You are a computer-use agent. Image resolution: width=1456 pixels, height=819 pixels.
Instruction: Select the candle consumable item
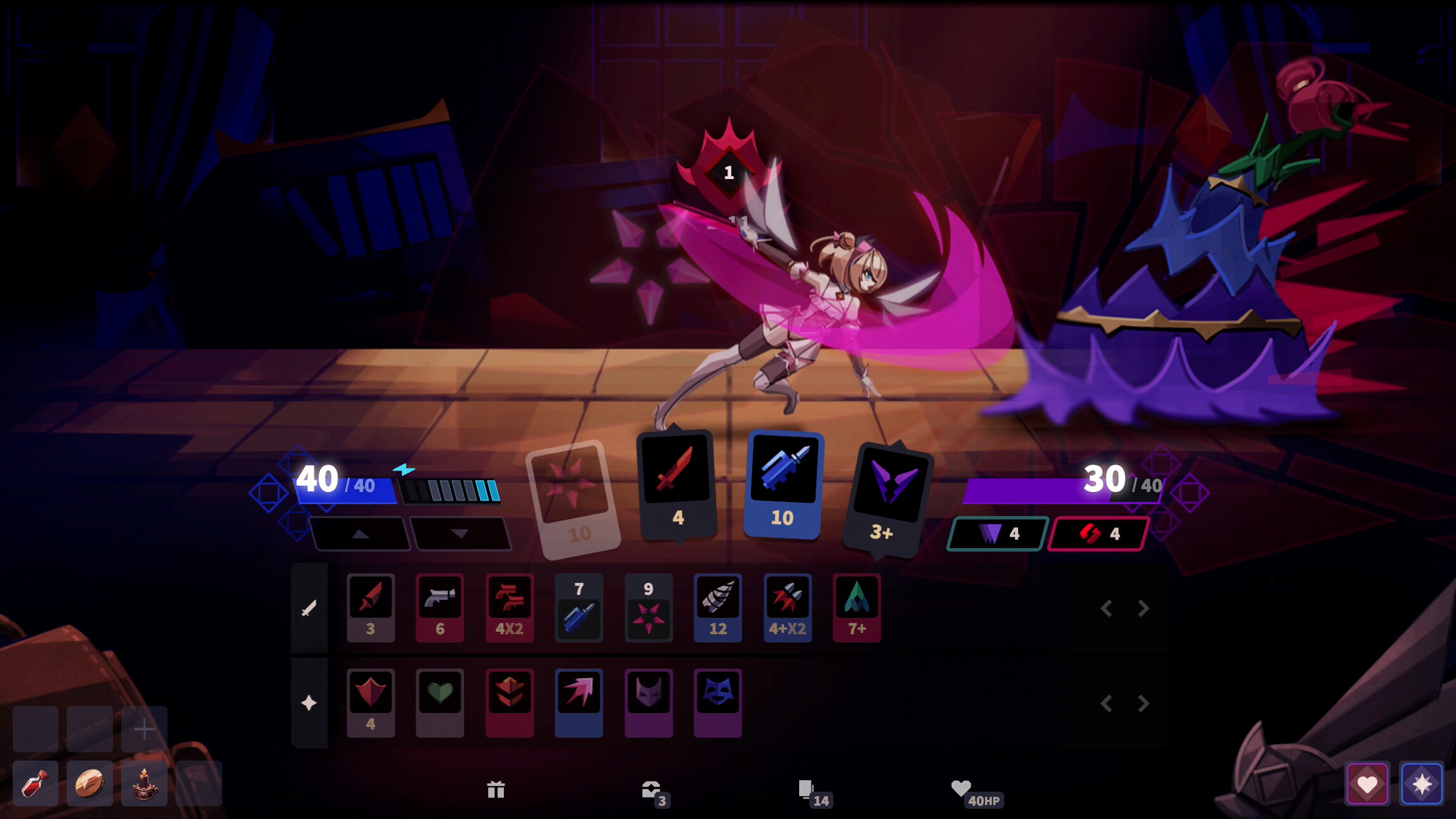point(145,783)
